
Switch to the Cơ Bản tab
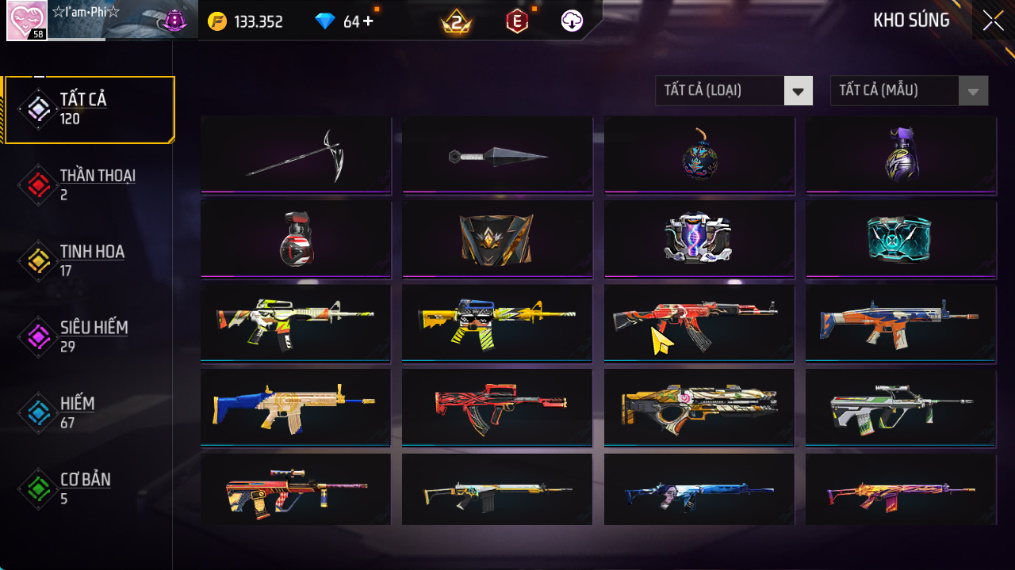(89, 488)
